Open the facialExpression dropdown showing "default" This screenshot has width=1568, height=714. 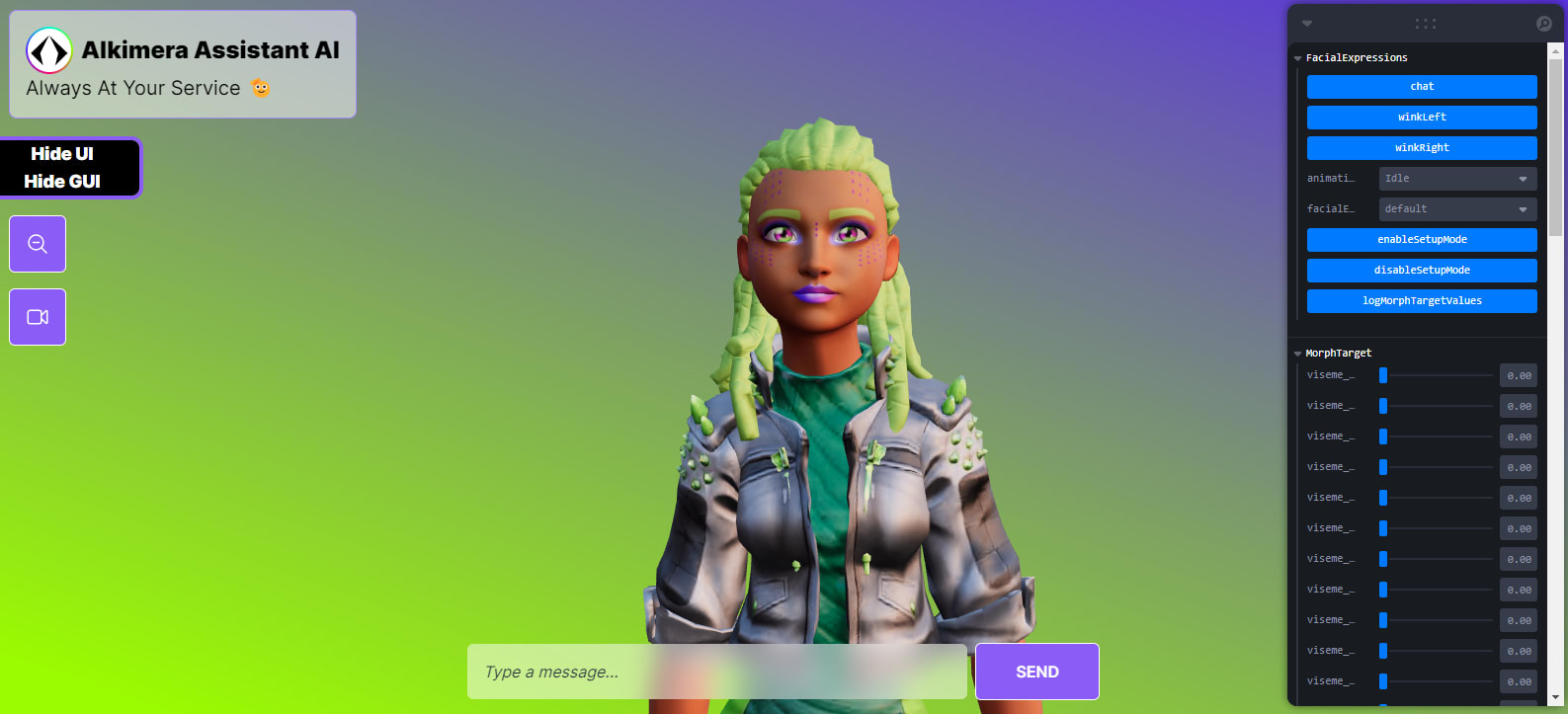coord(1456,208)
